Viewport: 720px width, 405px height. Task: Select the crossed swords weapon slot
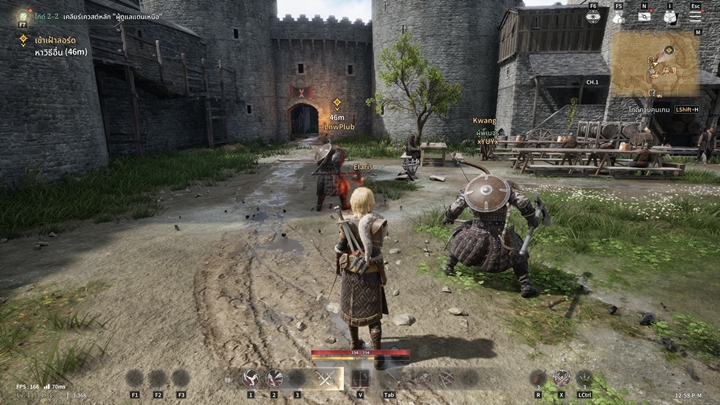tap(326, 378)
